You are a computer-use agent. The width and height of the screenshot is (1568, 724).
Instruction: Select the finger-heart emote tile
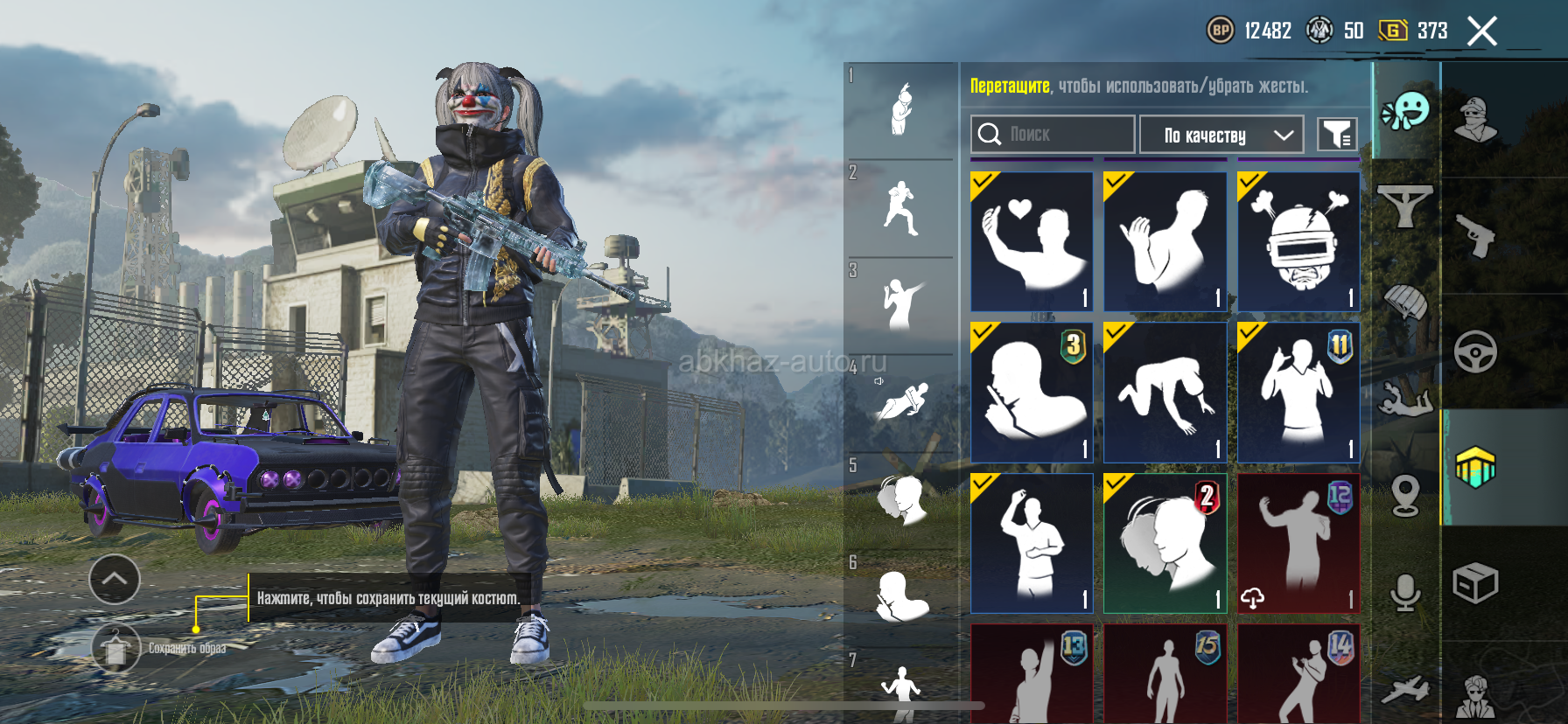tap(1032, 241)
